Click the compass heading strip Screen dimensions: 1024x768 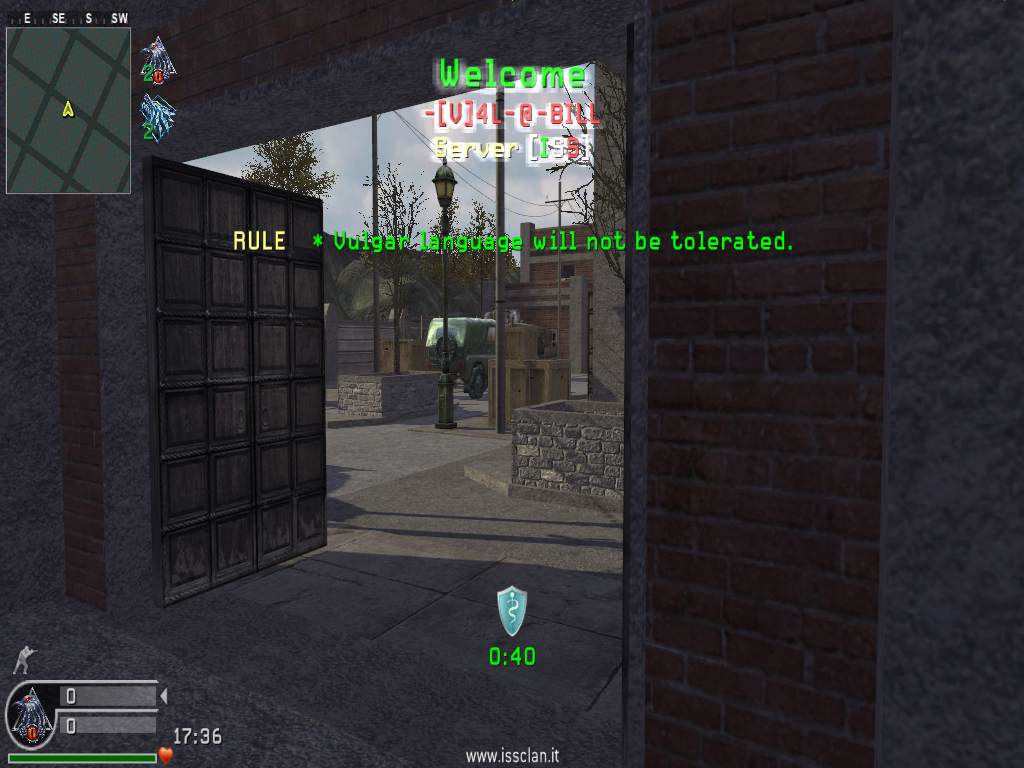68,18
